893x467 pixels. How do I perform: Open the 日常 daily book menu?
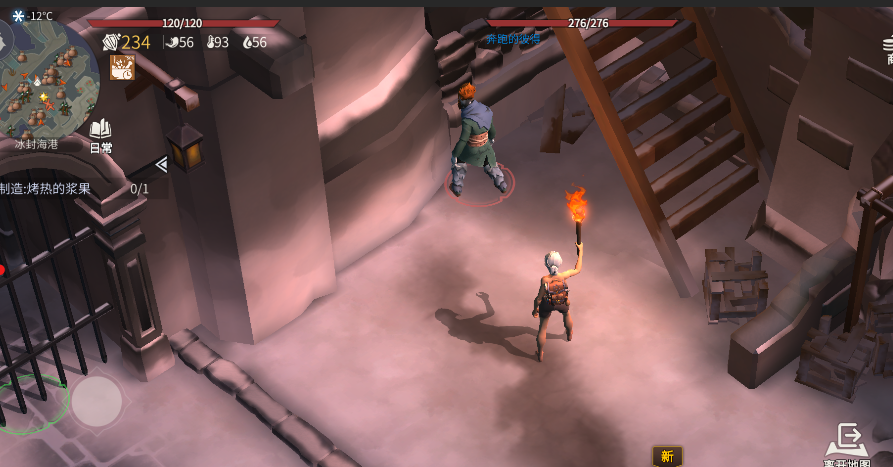click(100, 136)
